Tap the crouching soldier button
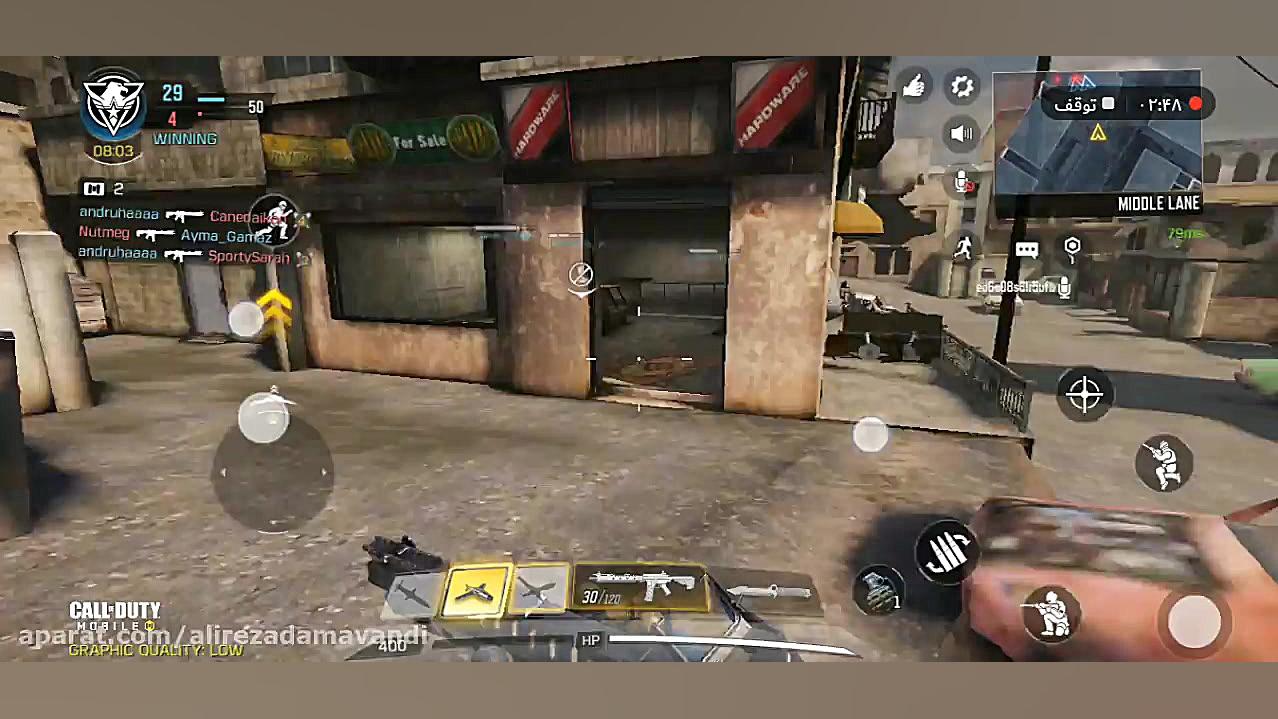Viewport: 1278px width, 719px height. (1051, 614)
